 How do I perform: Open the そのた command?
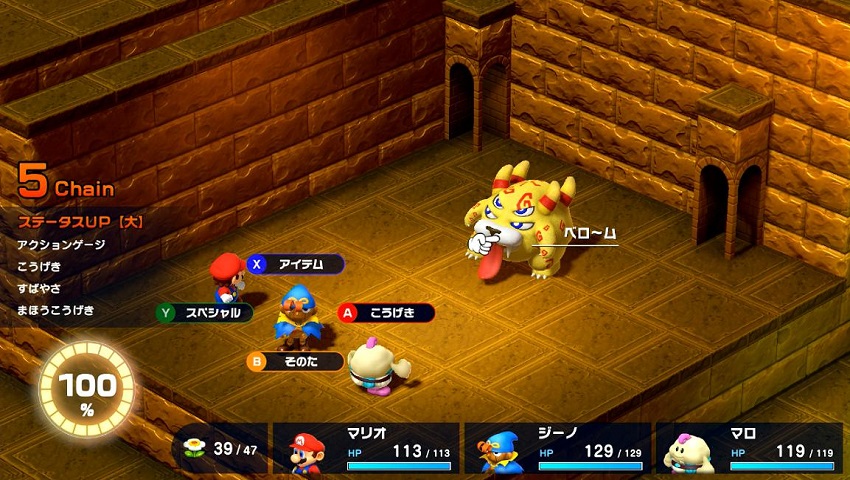[296, 361]
